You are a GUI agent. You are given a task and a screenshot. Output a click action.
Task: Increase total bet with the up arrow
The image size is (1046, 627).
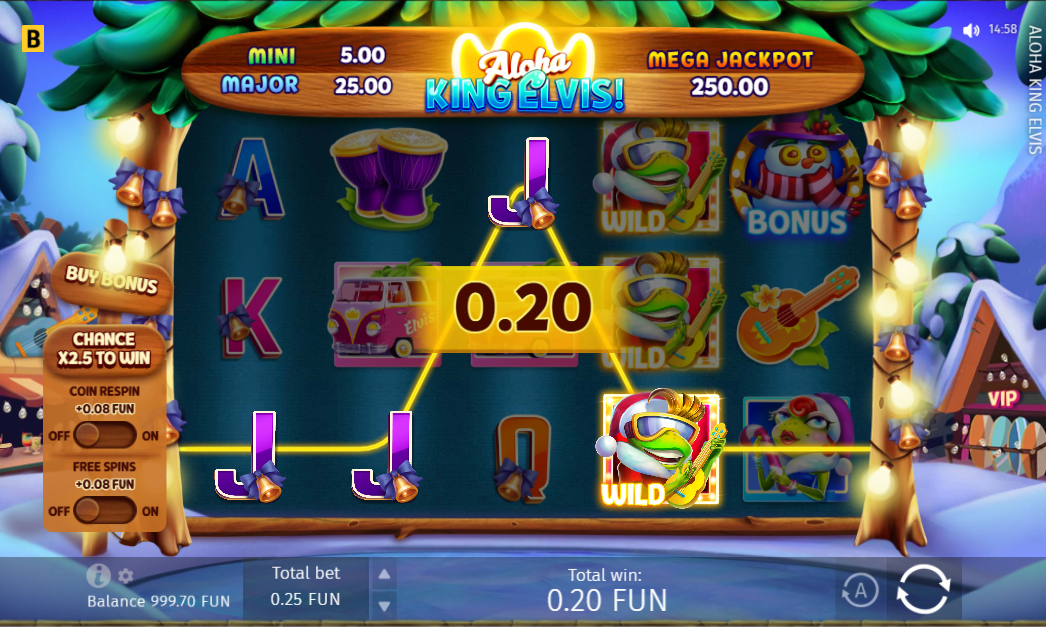click(384, 574)
